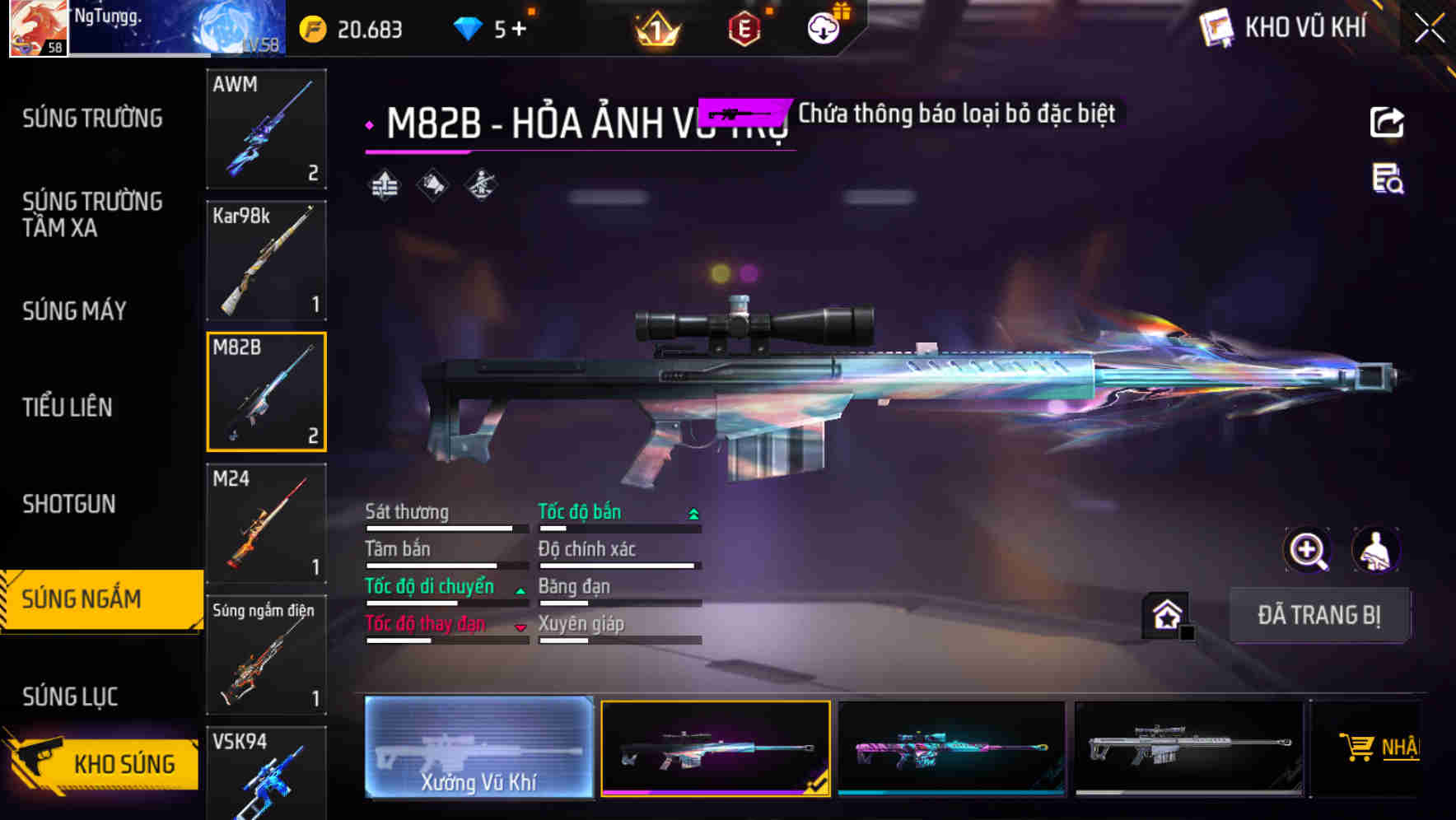Click the share weapon skin icon
Screen dimensions: 1456x820
click(x=1387, y=121)
